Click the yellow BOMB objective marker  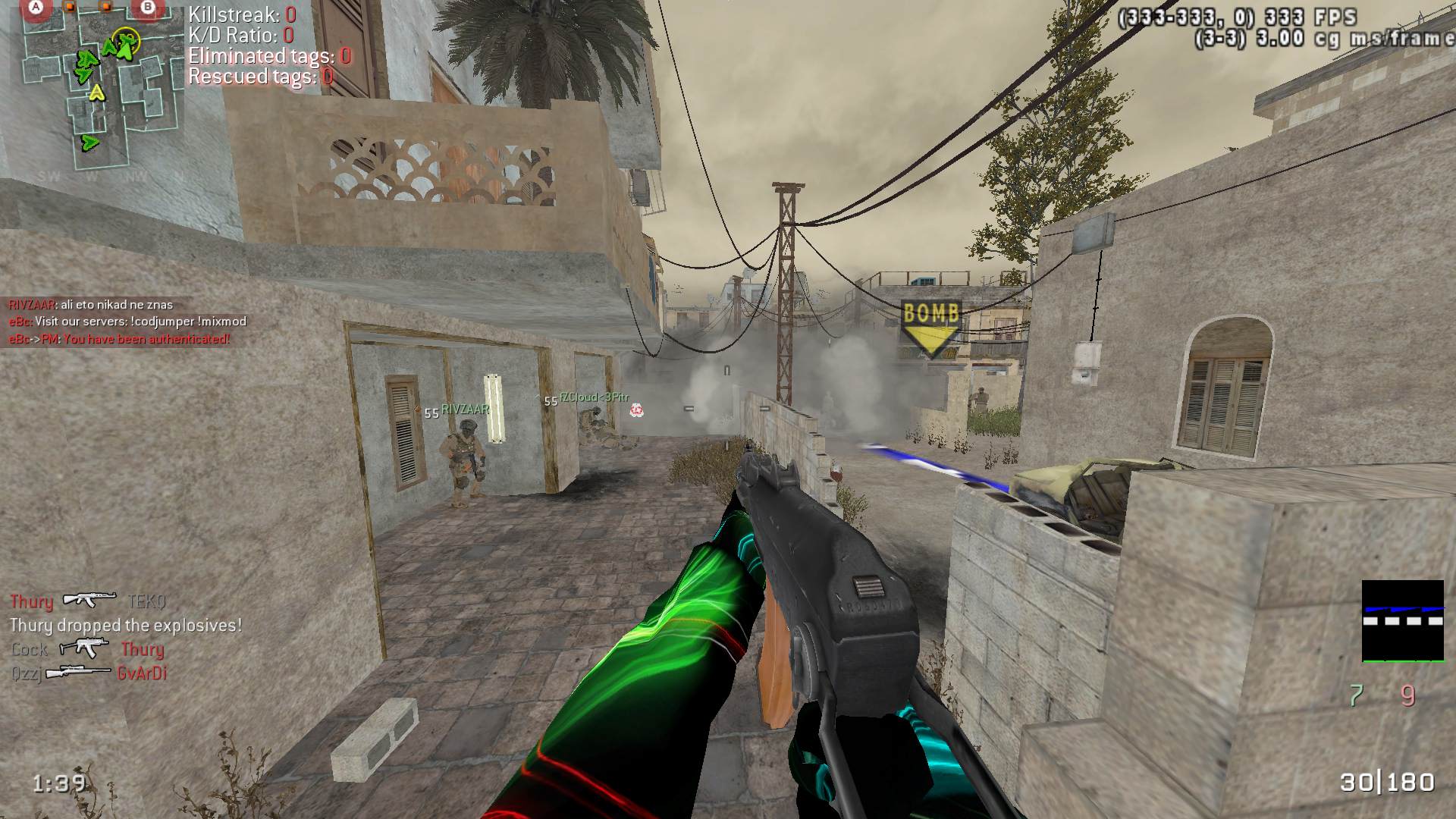pyautogui.click(x=930, y=328)
